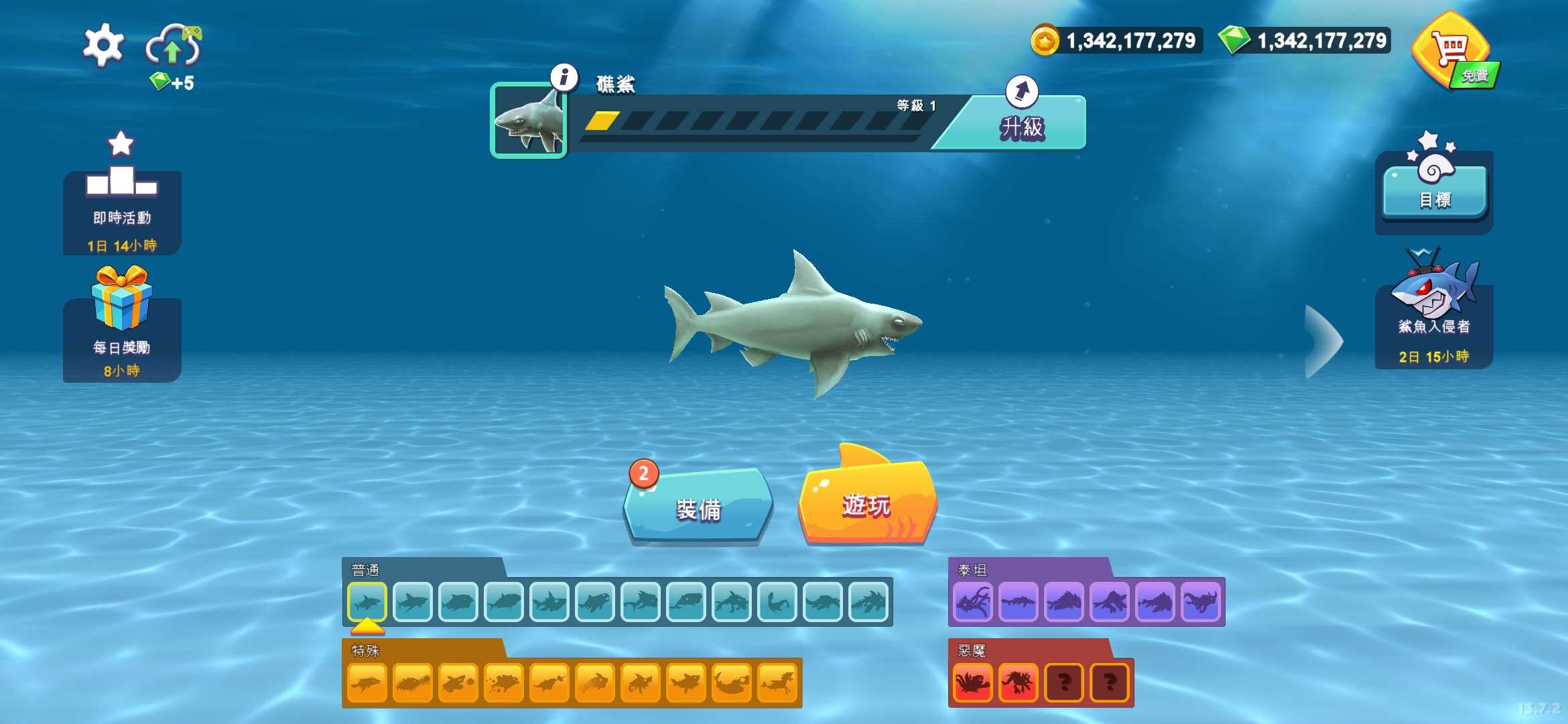
Task: Tap the cloud save upload icon
Action: pos(174,46)
